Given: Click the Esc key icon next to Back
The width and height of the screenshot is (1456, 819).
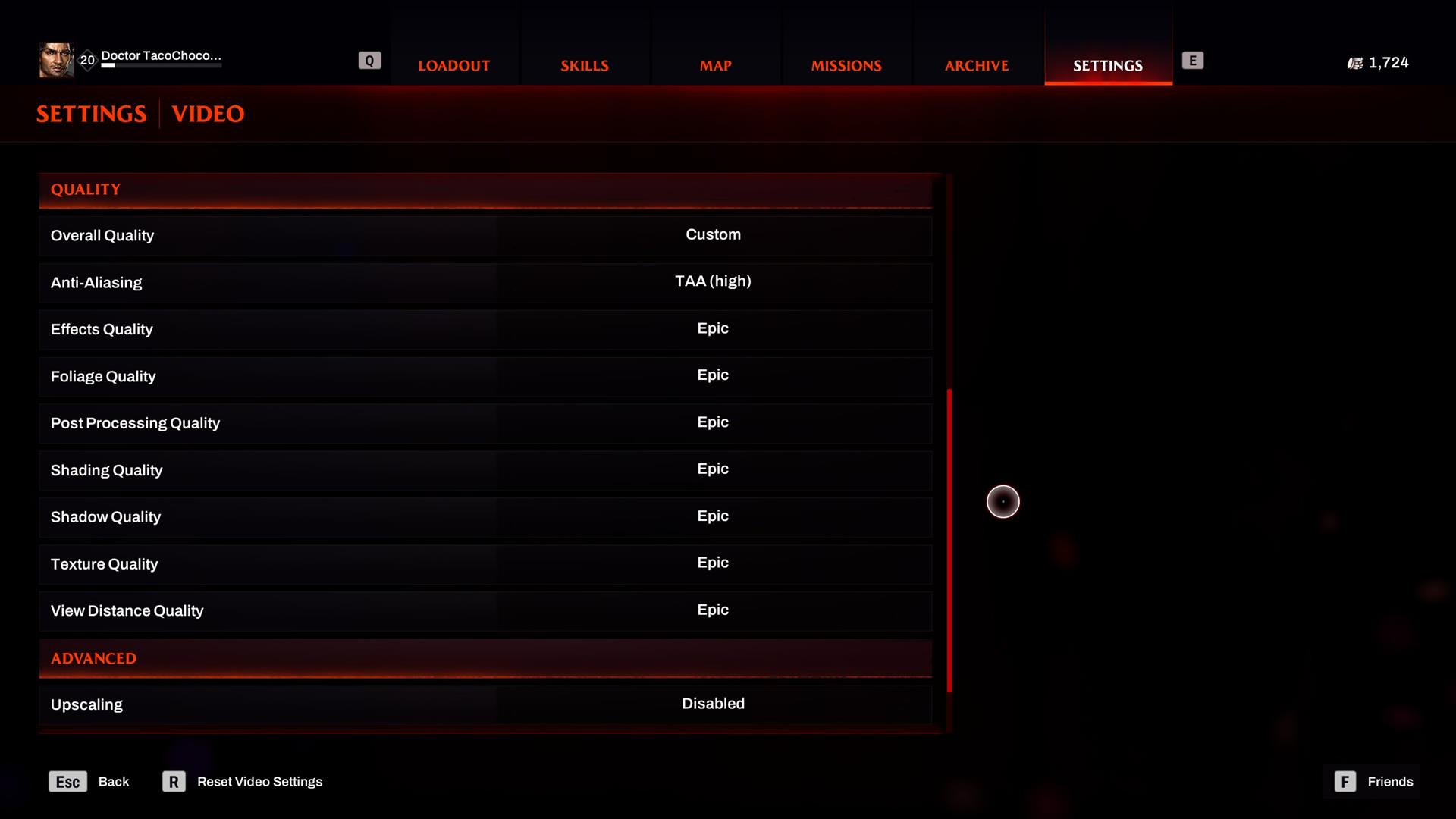Looking at the screenshot, I should click(67, 781).
